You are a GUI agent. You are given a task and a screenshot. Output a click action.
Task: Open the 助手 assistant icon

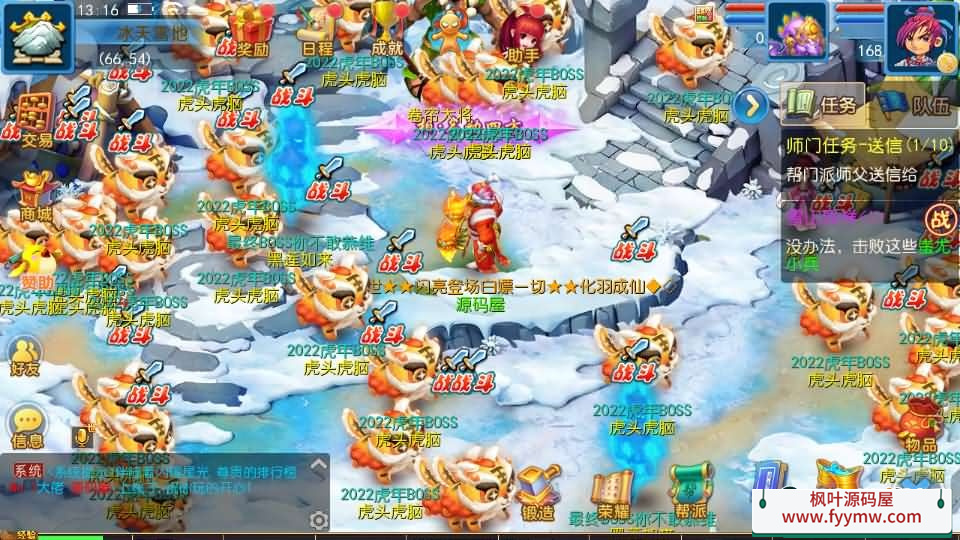point(522,36)
